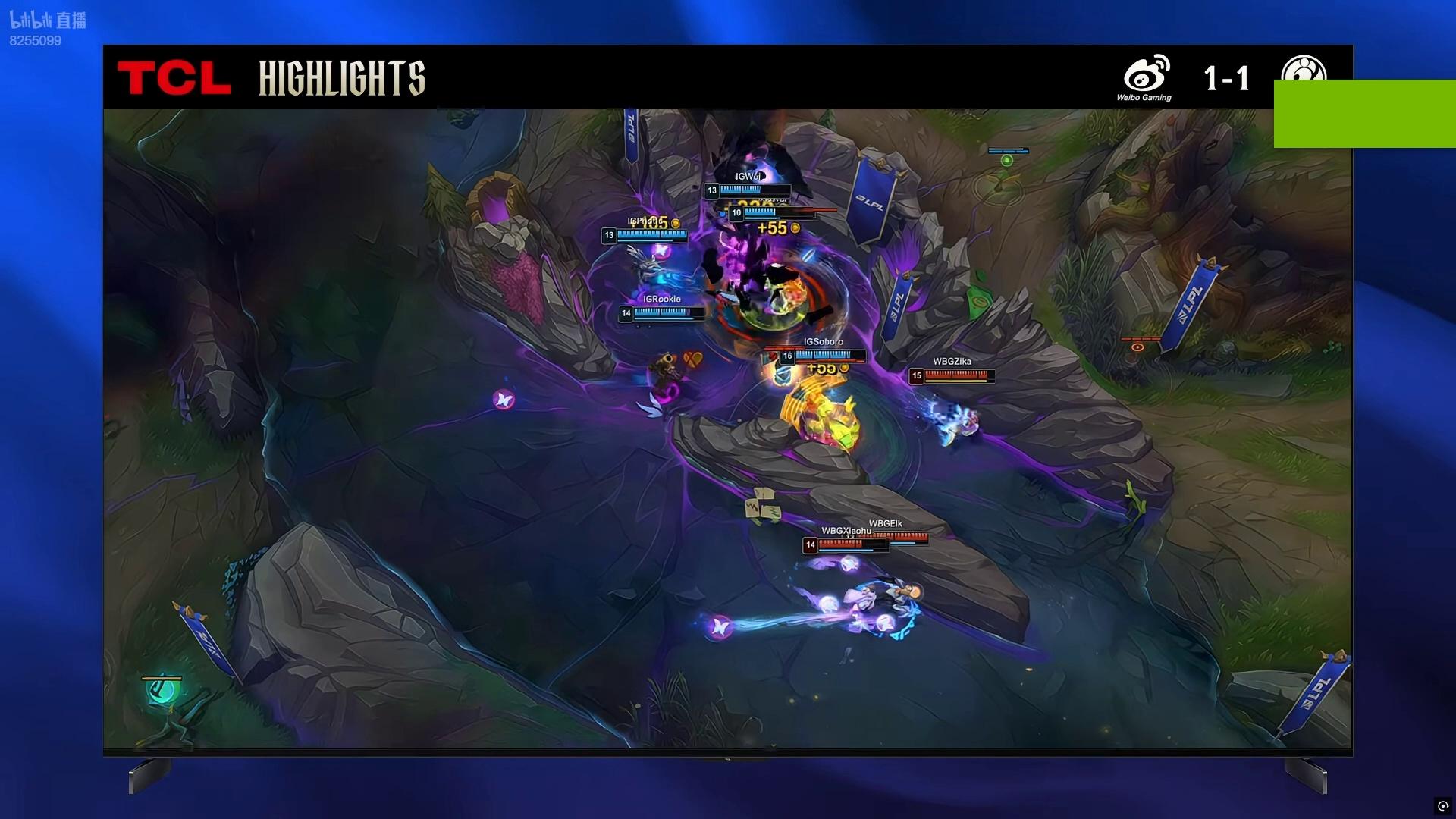Click the circular arrow icon in the corner
The height and width of the screenshot is (819, 1456).
1442,806
